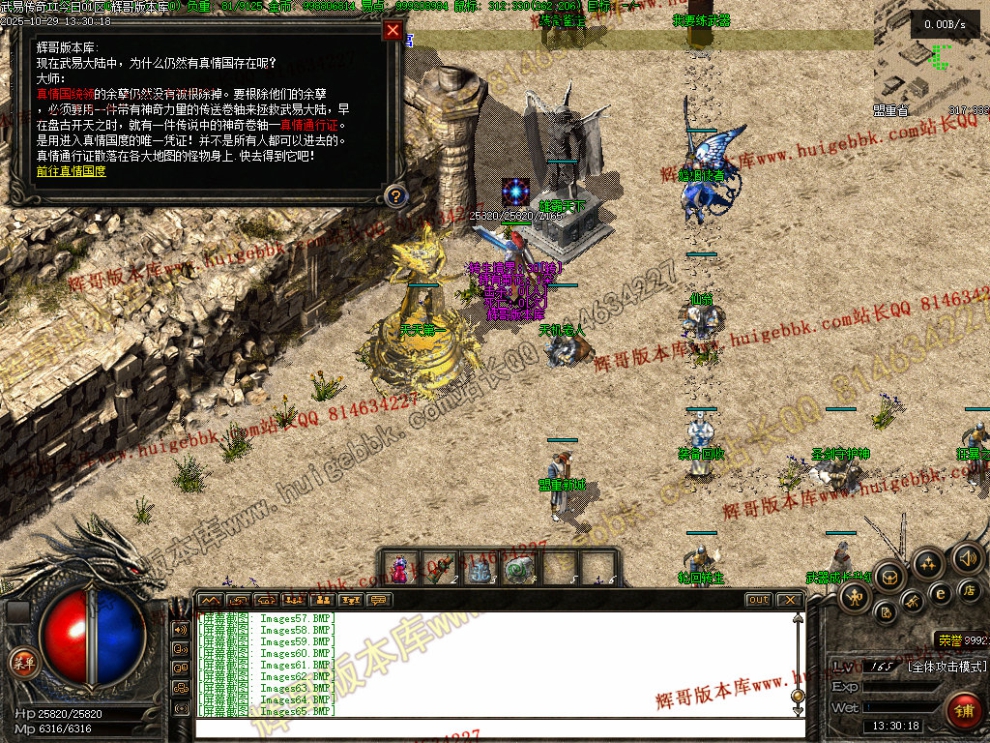Click the round 'e' button

pyautogui.click(x=940, y=593)
